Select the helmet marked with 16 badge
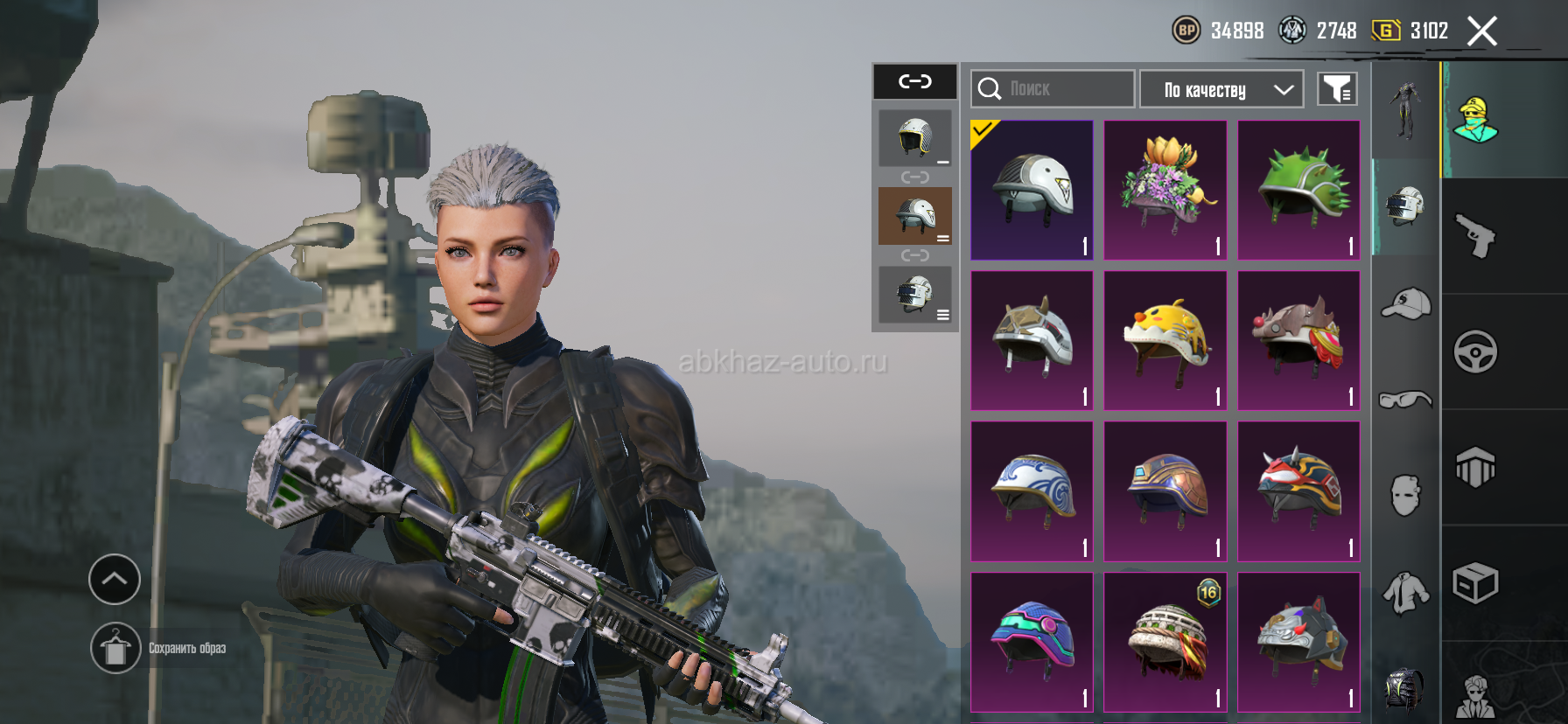This screenshot has height=724, width=1568. (x=1165, y=642)
